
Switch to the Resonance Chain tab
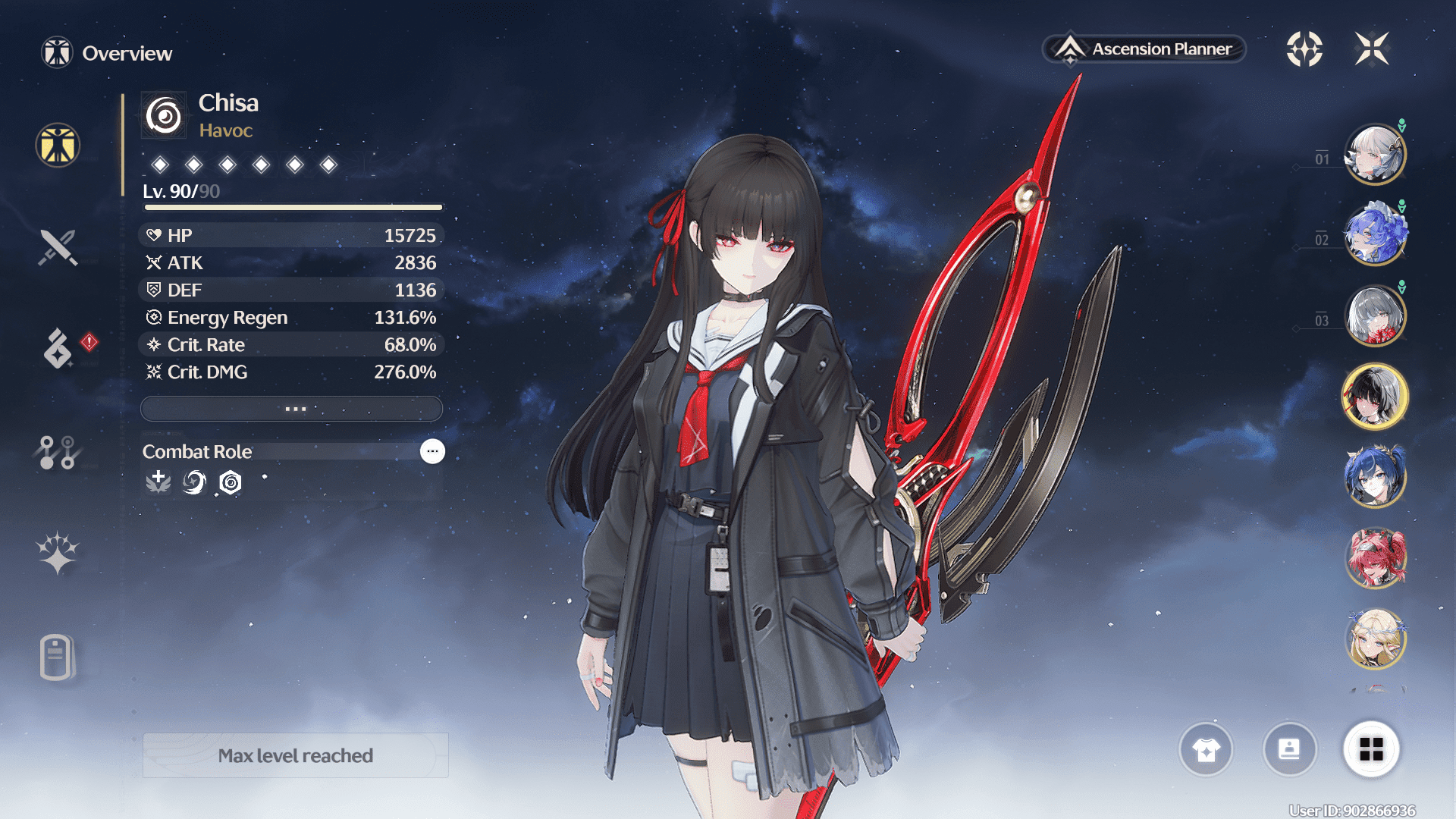coord(58,553)
